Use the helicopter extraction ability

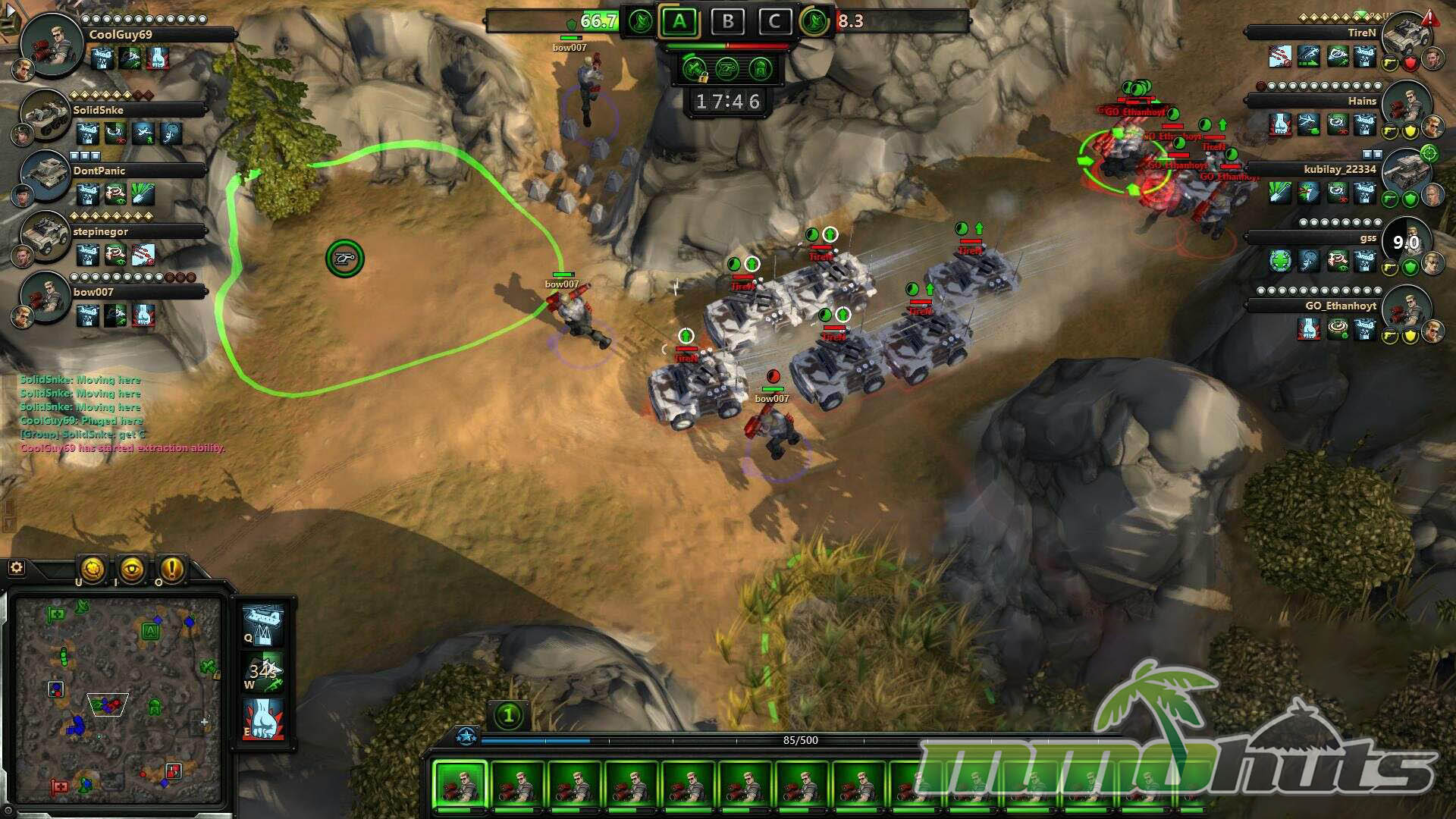(262, 623)
